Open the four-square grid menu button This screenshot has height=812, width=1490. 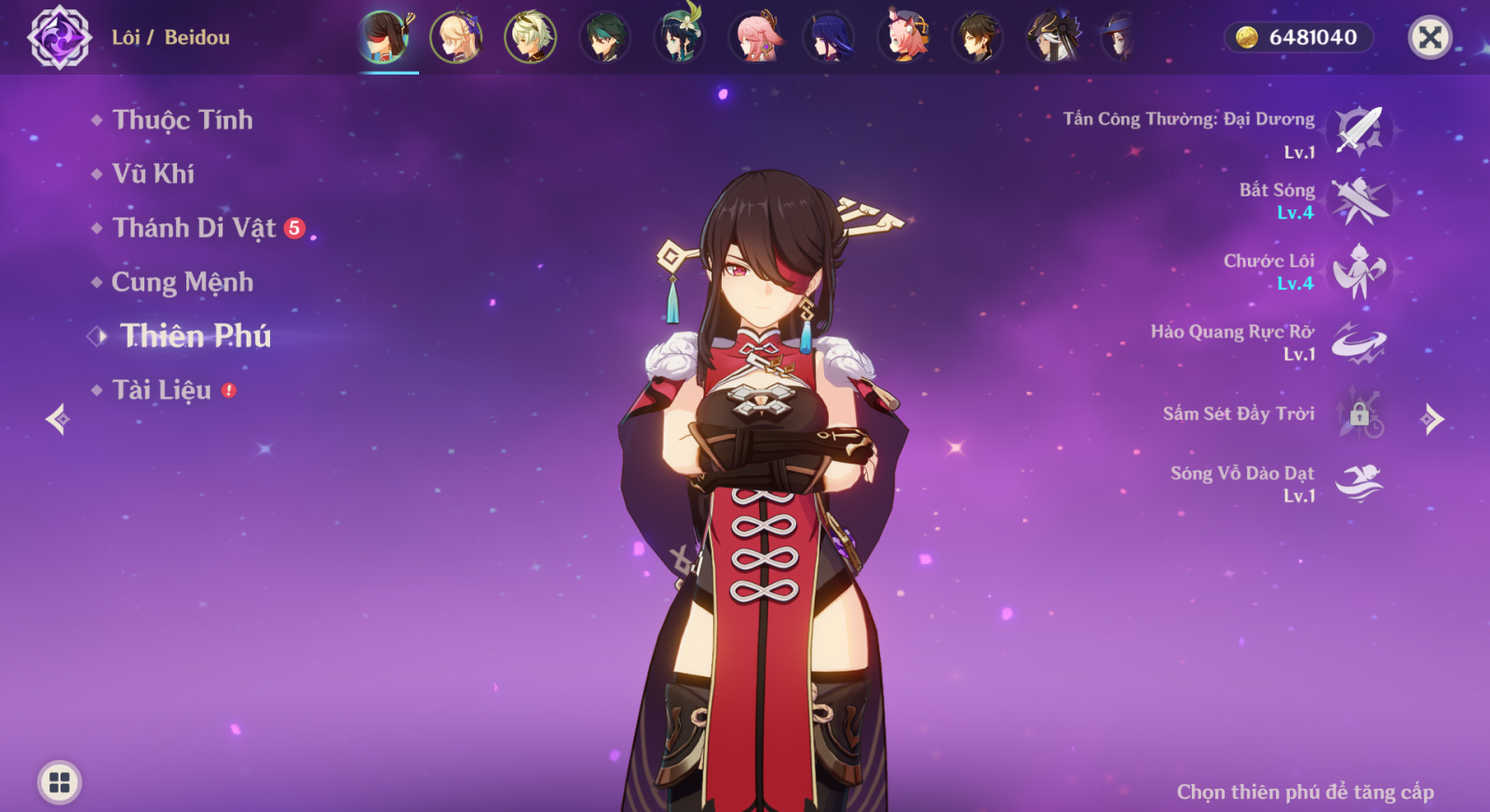click(60, 782)
